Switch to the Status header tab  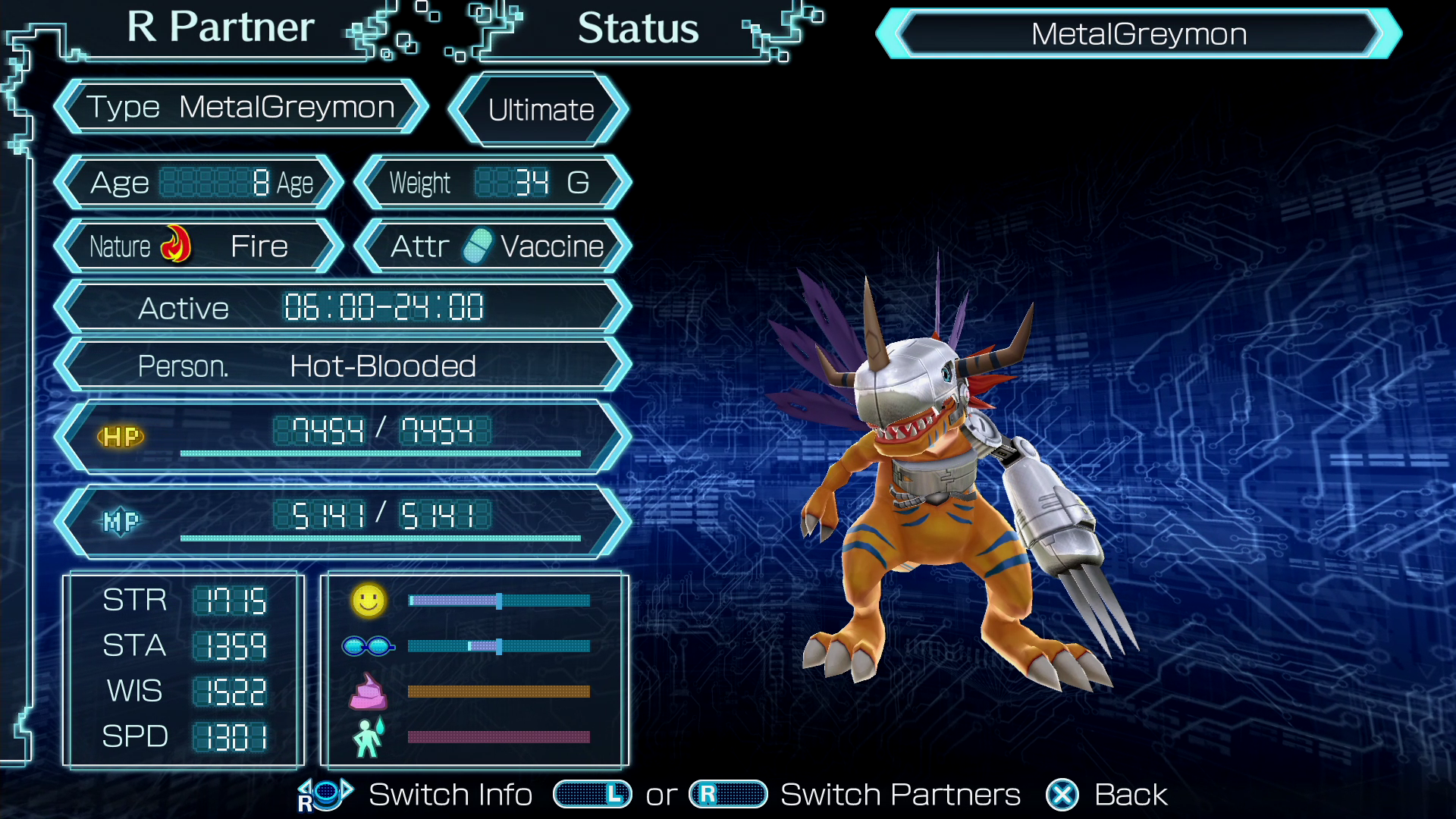click(638, 30)
